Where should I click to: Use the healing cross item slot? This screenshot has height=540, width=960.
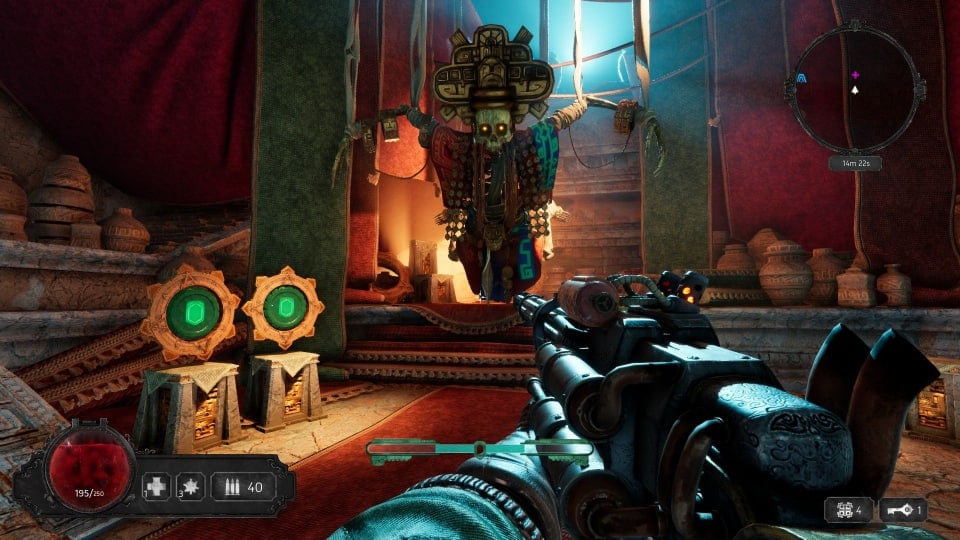pos(157,488)
